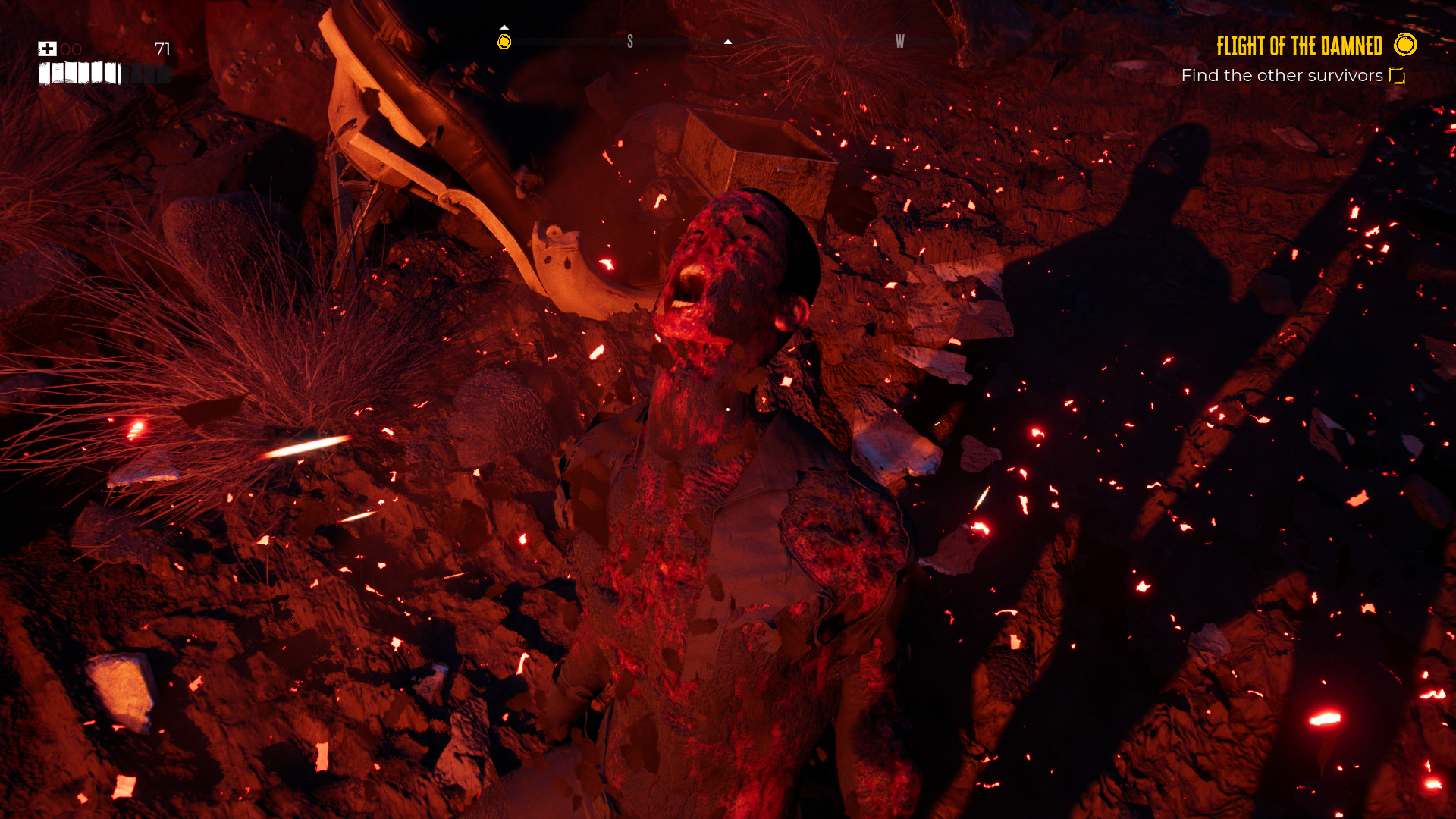Click the yellow mission marker on the compass

pos(505,44)
